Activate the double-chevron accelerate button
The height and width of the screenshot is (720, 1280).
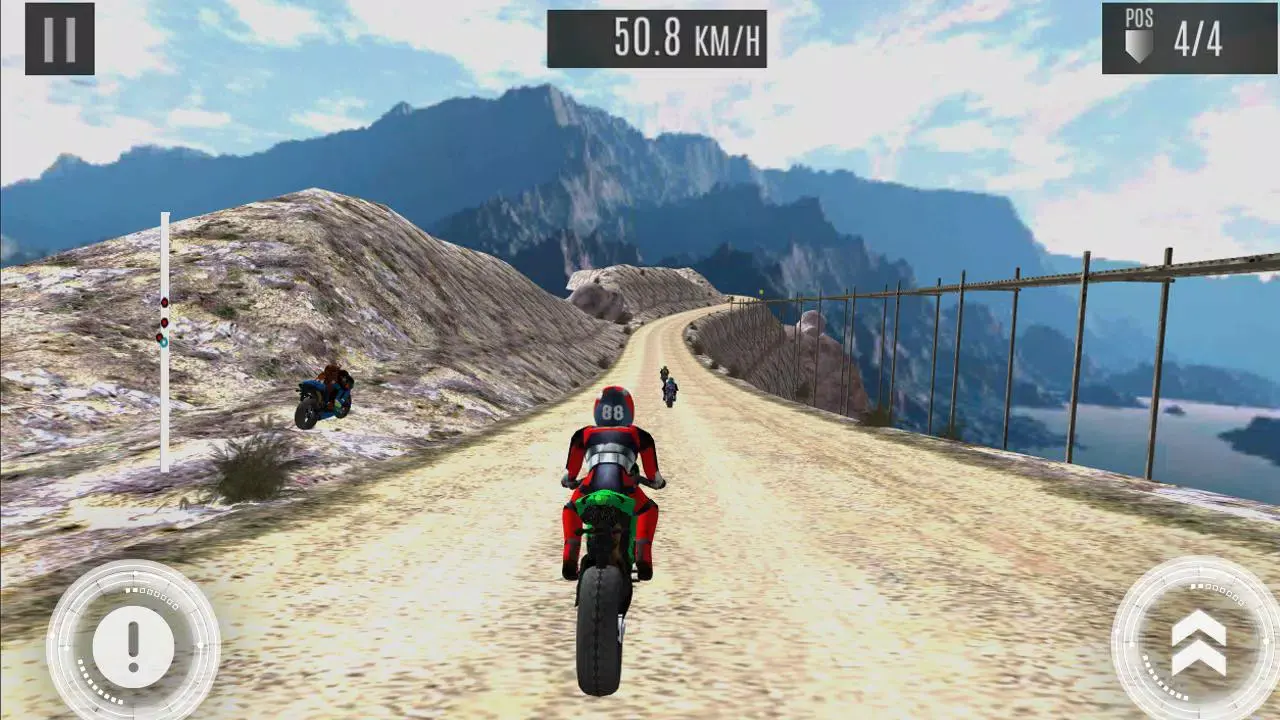(x=1198, y=643)
